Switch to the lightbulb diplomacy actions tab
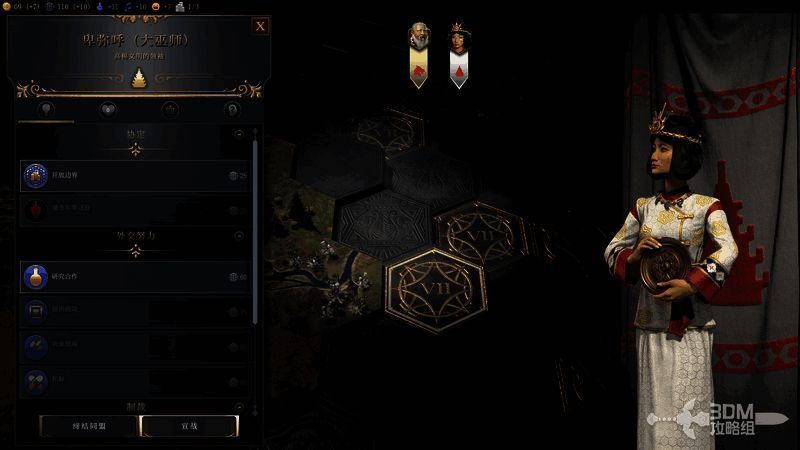The image size is (800, 450). click(45, 109)
